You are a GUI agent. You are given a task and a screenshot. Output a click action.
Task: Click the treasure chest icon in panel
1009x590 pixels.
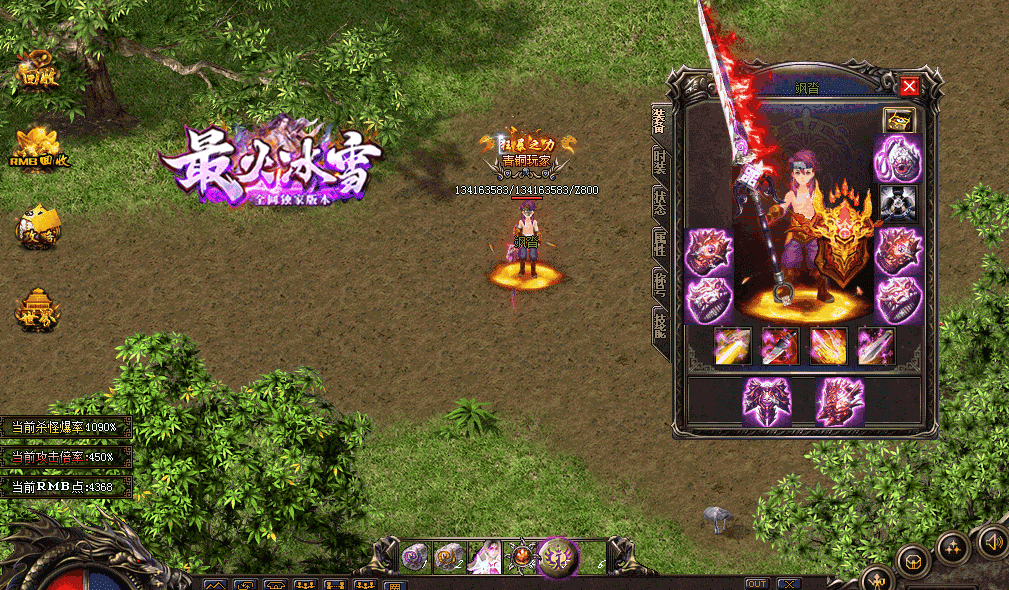(899, 121)
